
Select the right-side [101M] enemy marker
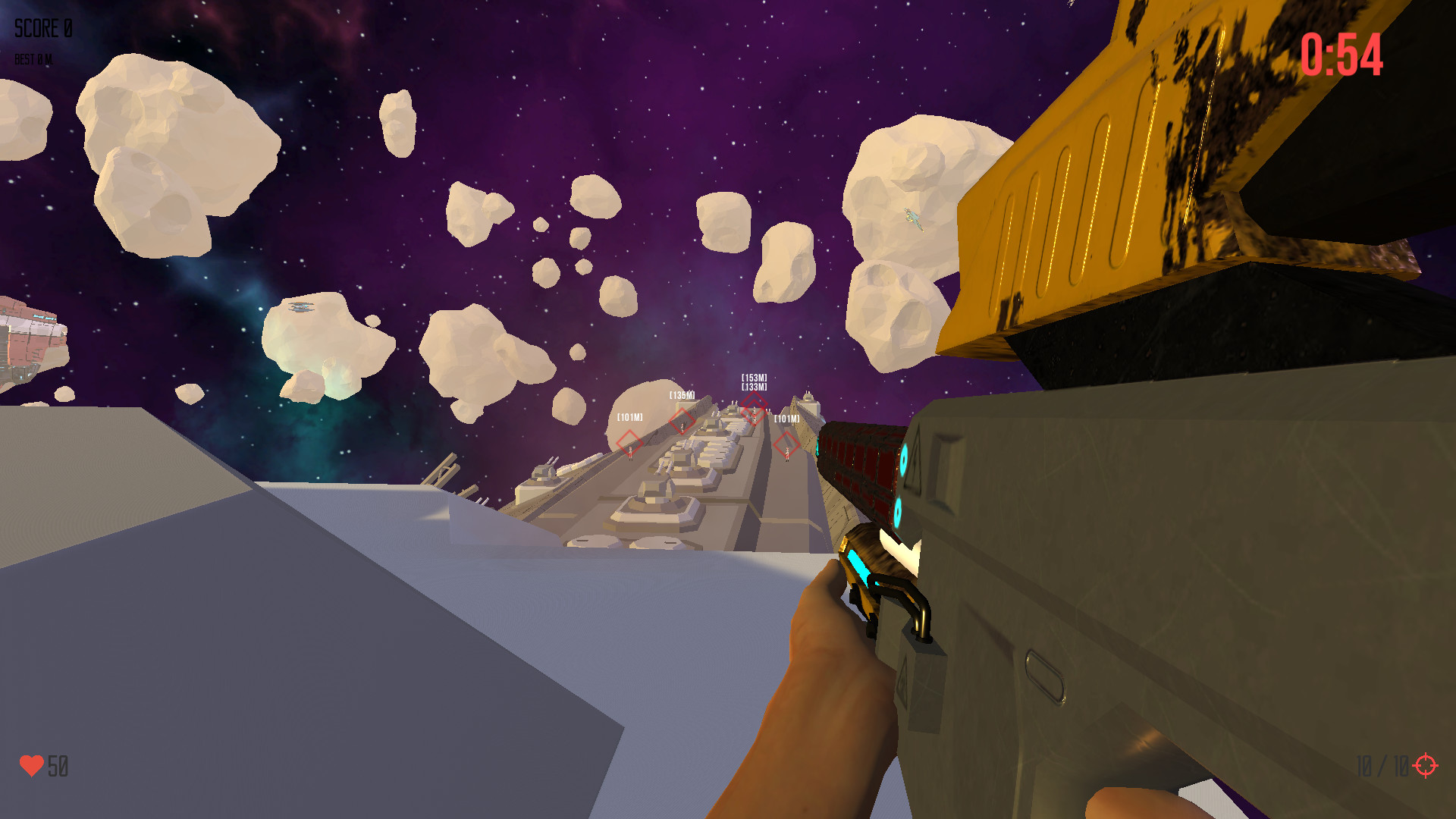(x=786, y=444)
